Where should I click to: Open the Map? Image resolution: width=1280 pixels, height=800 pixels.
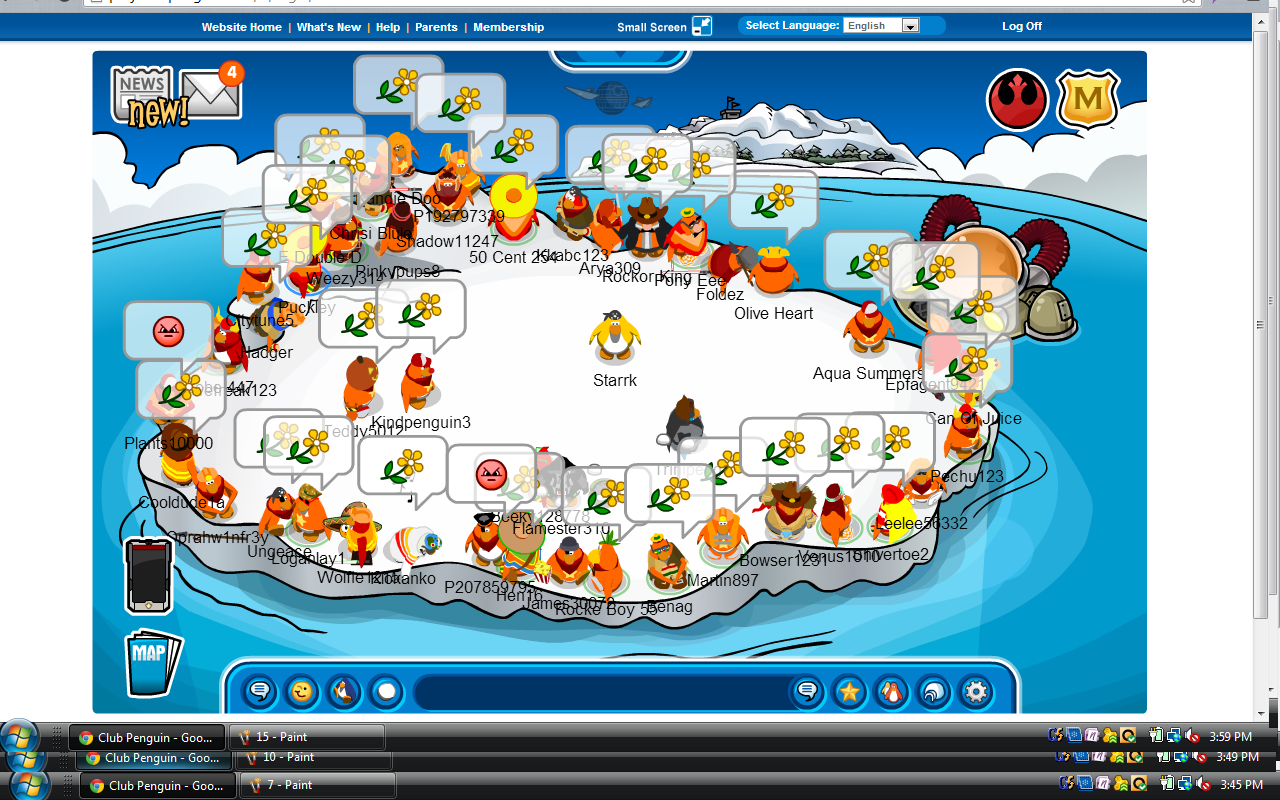coord(152,661)
